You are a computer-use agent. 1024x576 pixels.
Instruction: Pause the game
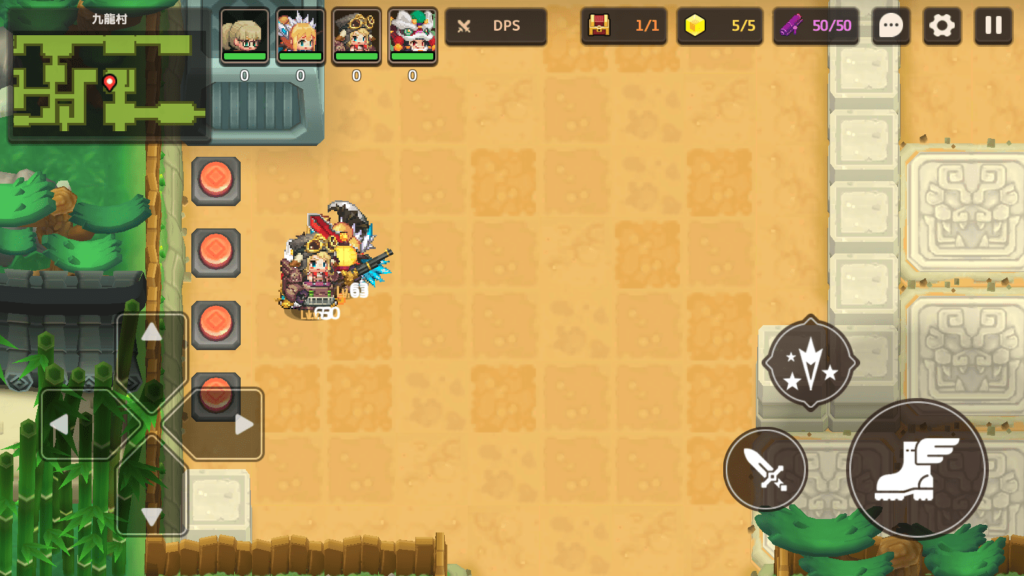coord(993,26)
